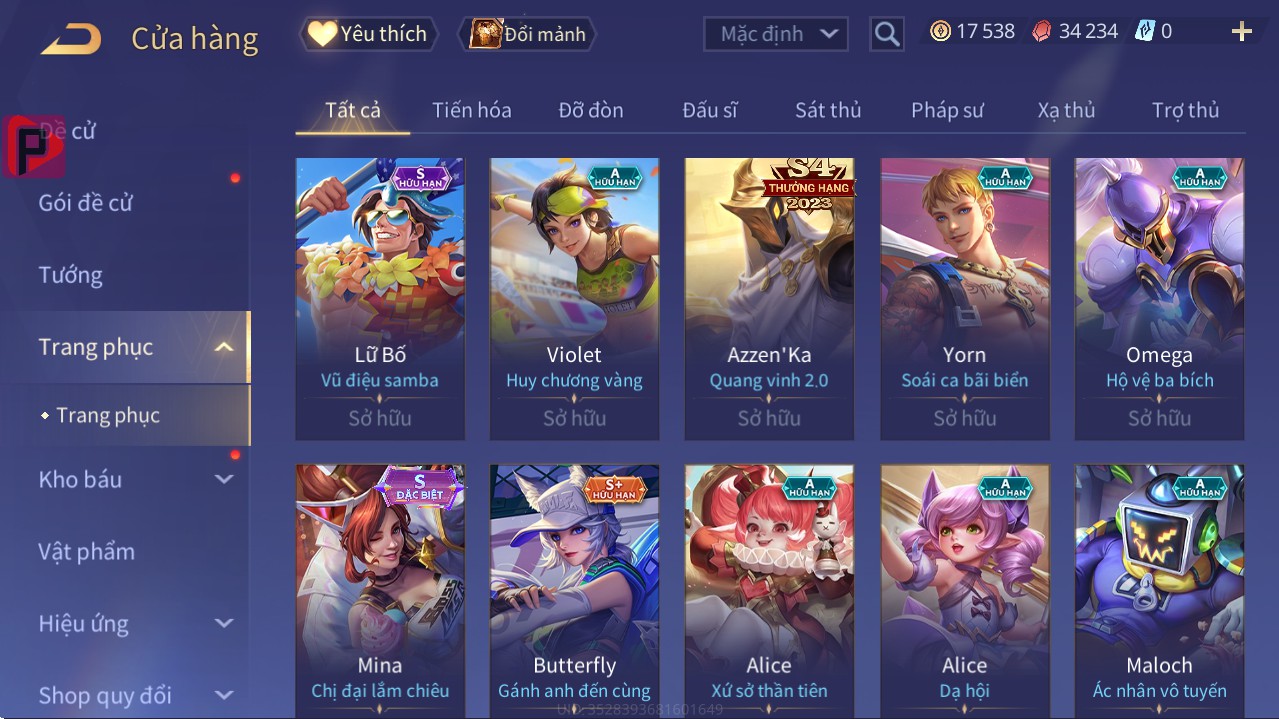1279x719 pixels.
Task: Open the Tướng shop section
Action: (x=71, y=275)
